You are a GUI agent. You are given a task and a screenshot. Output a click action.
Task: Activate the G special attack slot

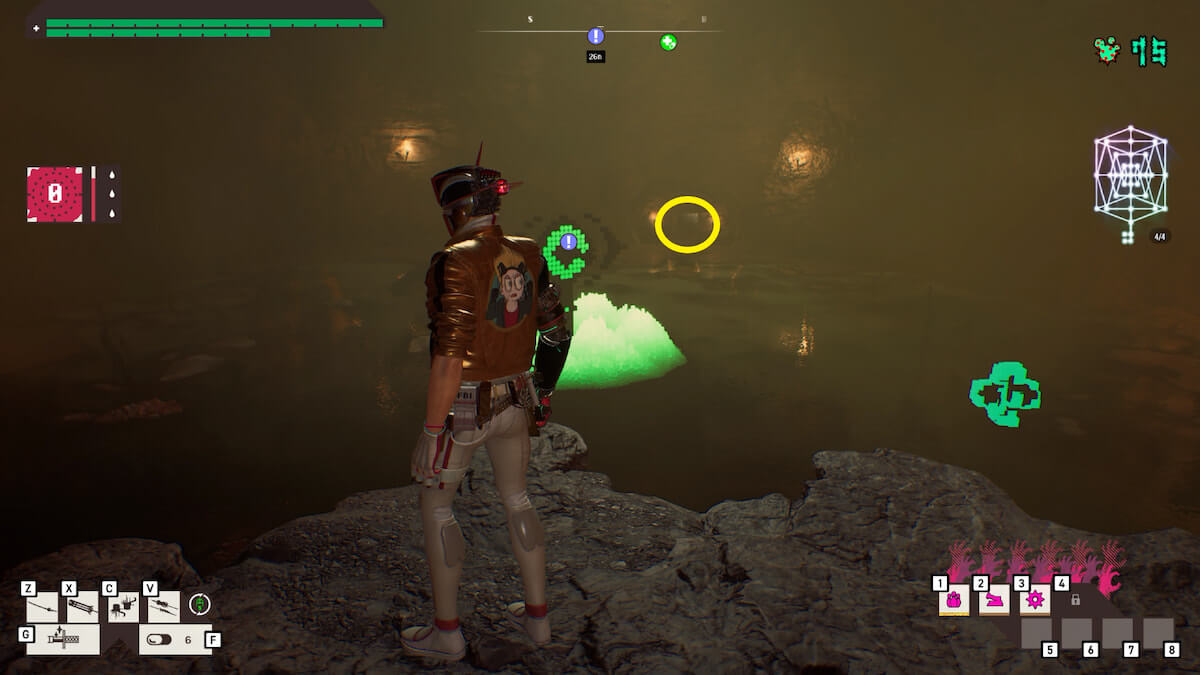point(62,639)
